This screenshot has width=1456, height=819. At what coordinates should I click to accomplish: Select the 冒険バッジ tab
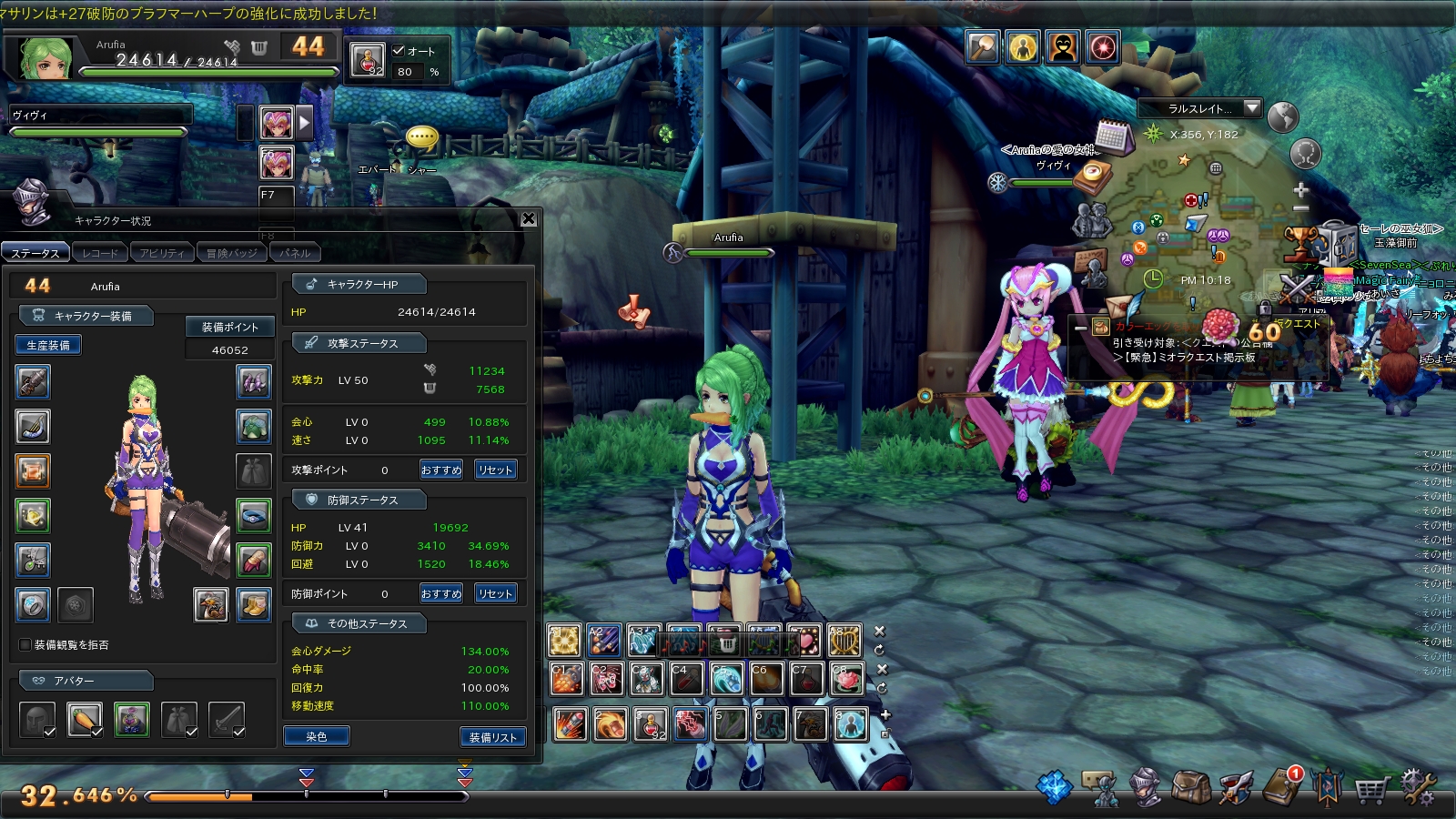[231, 253]
